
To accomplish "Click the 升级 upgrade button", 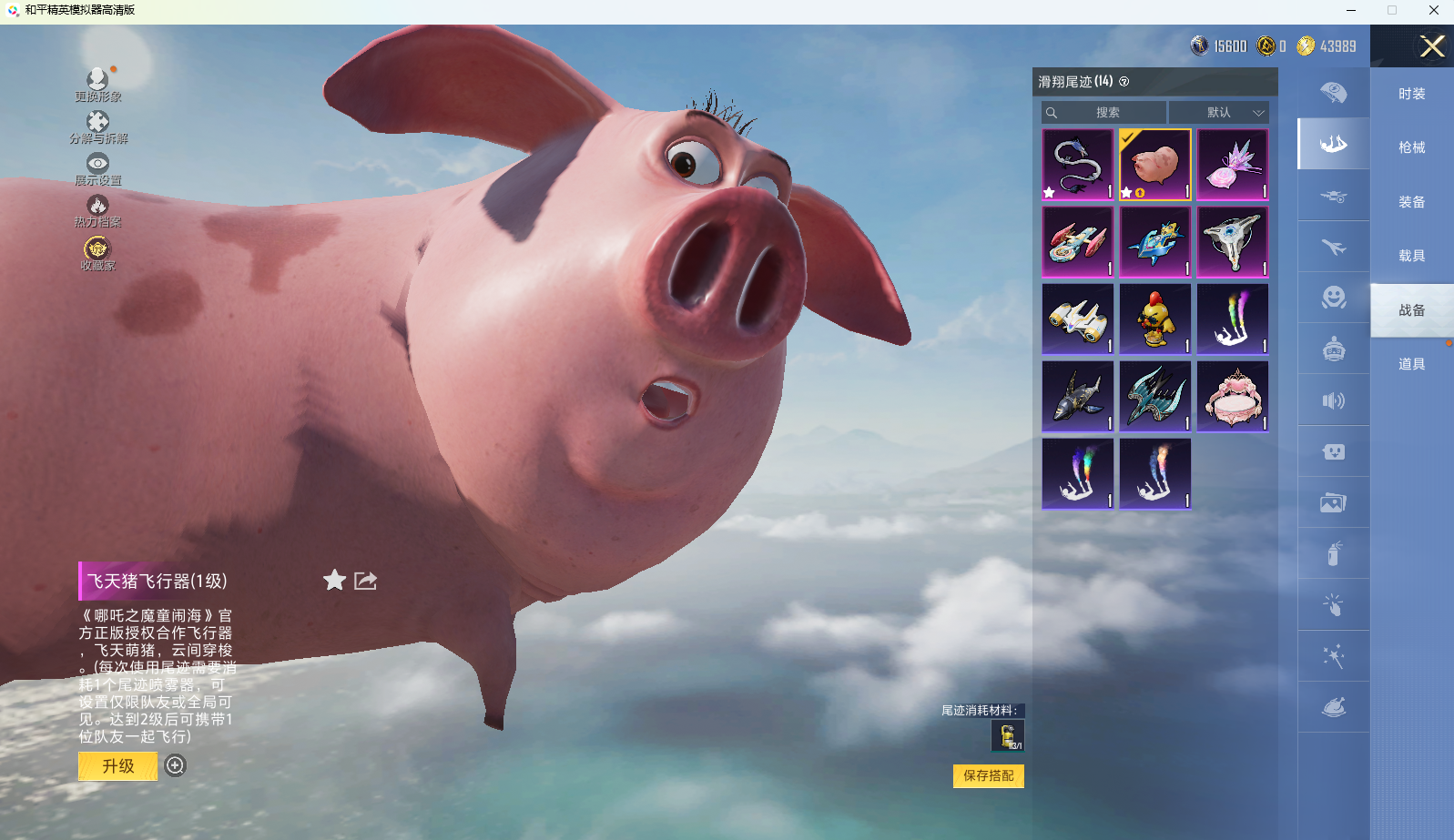I will [117, 766].
